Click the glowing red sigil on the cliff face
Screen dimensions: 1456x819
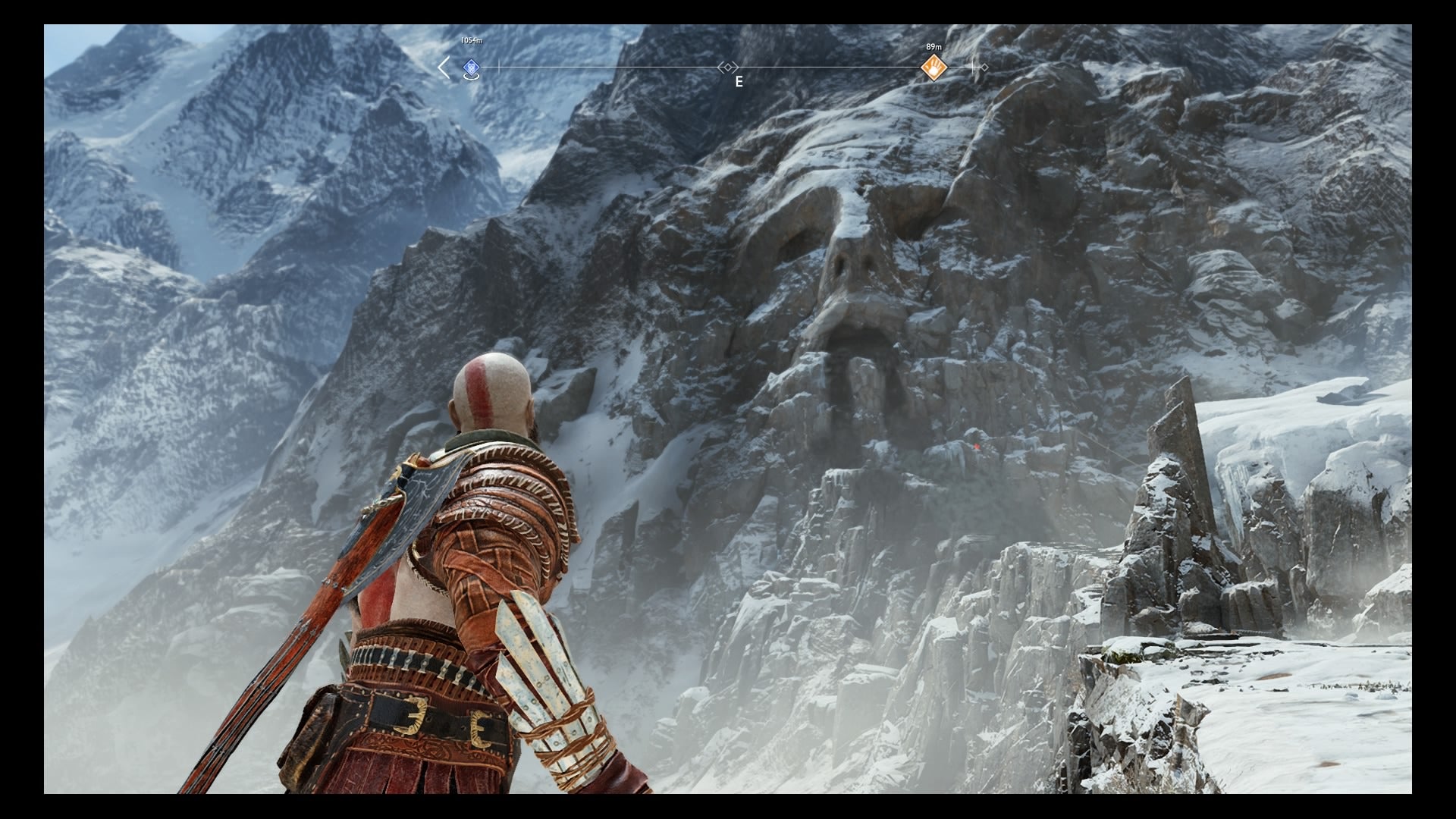[977, 447]
